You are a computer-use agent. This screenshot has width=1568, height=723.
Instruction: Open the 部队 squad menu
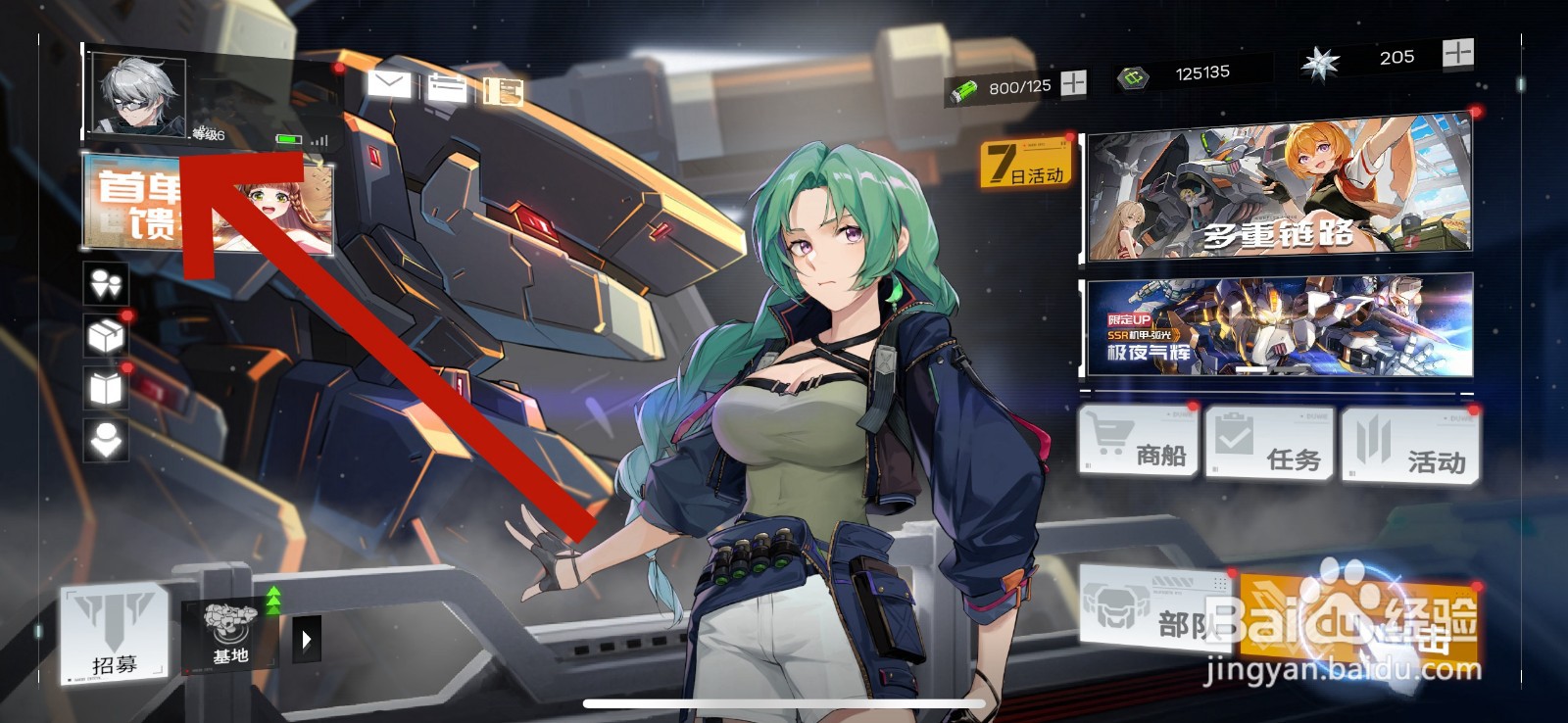coord(1156,609)
